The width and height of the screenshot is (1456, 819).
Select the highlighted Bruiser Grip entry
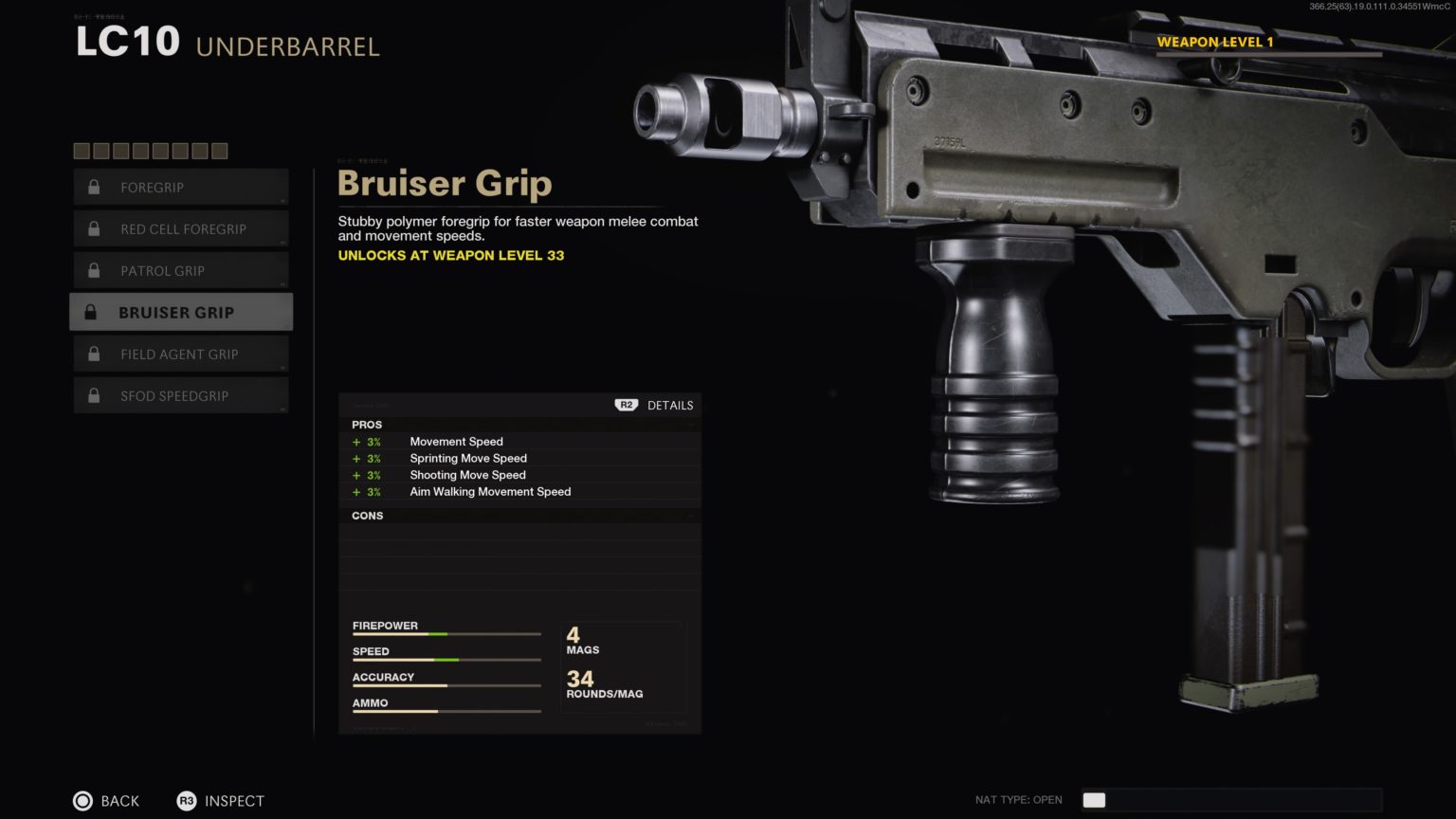click(180, 312)
